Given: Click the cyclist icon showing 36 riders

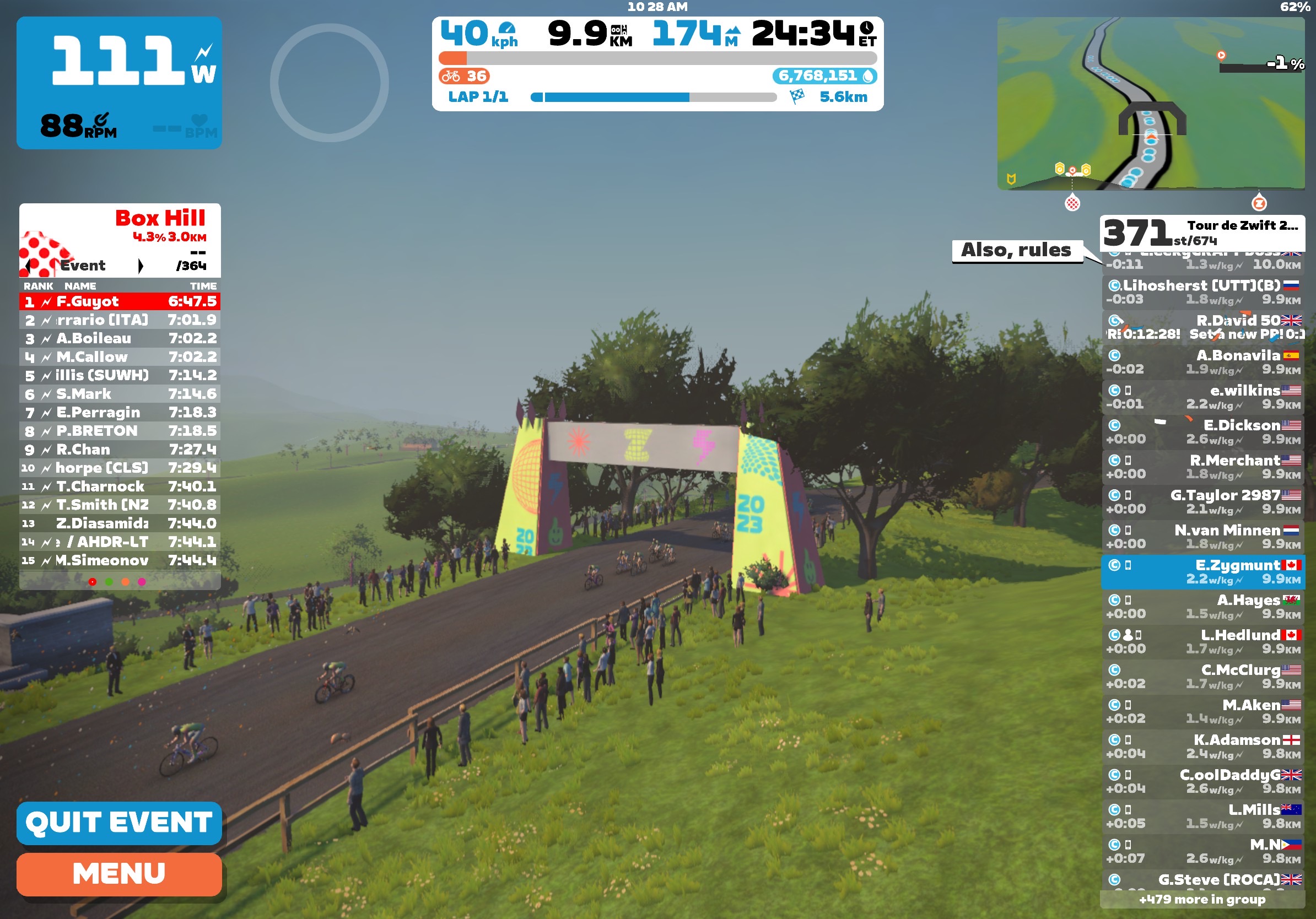Looking at the screenshot, I should pyautogui.click(x=452, y=76).
